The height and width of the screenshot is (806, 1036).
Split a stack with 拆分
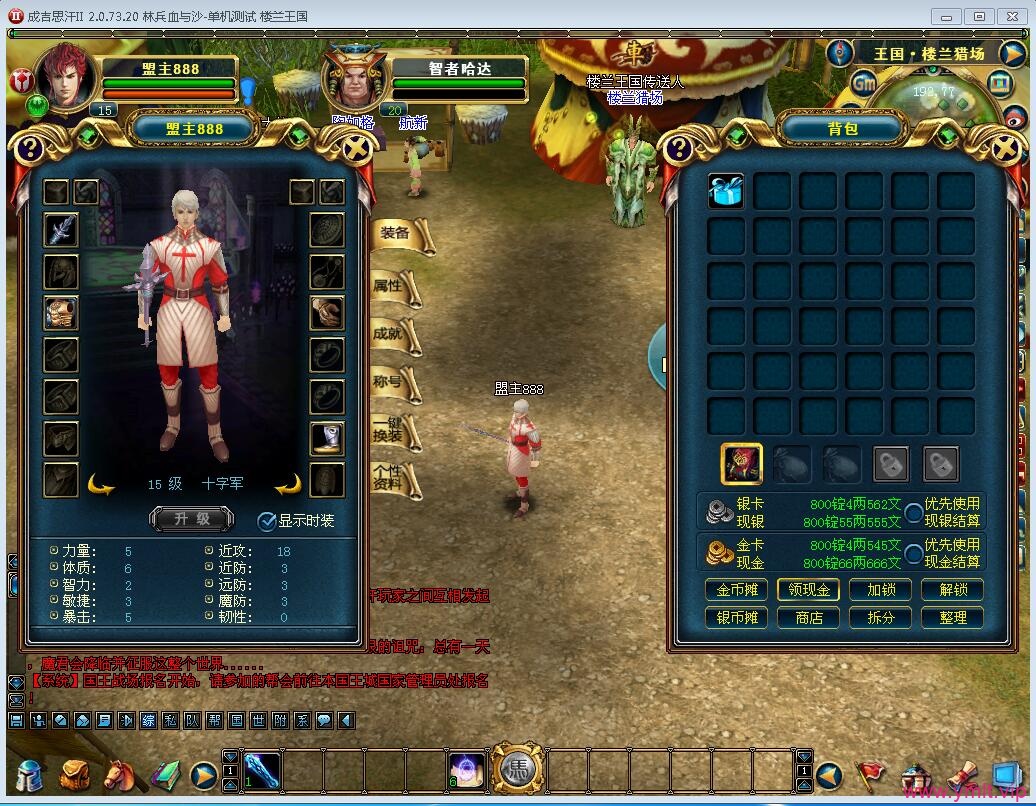coord(880,617)
